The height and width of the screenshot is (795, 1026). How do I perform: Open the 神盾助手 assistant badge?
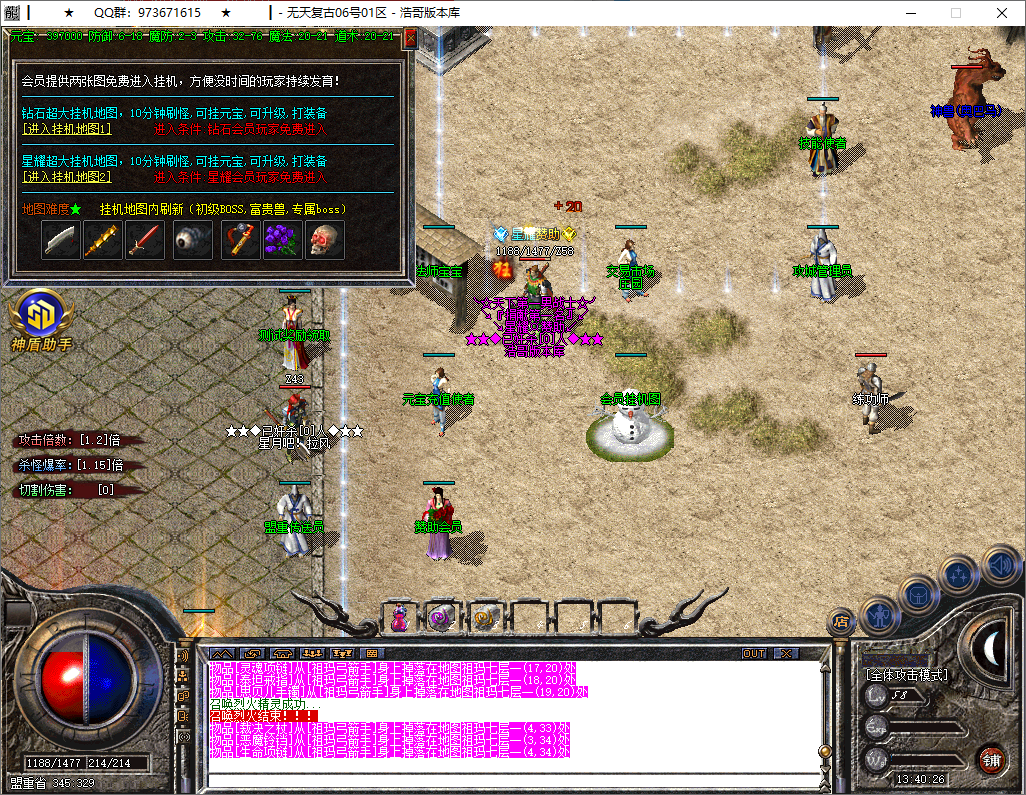coord(40,318)
